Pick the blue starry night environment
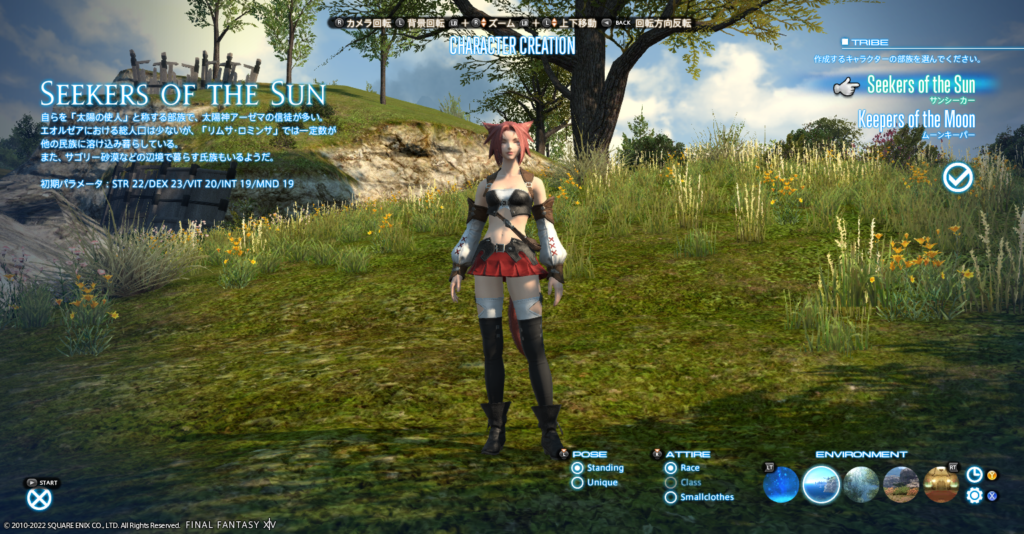This screenshot has width=1024, height=534. (x=781, y=485)
